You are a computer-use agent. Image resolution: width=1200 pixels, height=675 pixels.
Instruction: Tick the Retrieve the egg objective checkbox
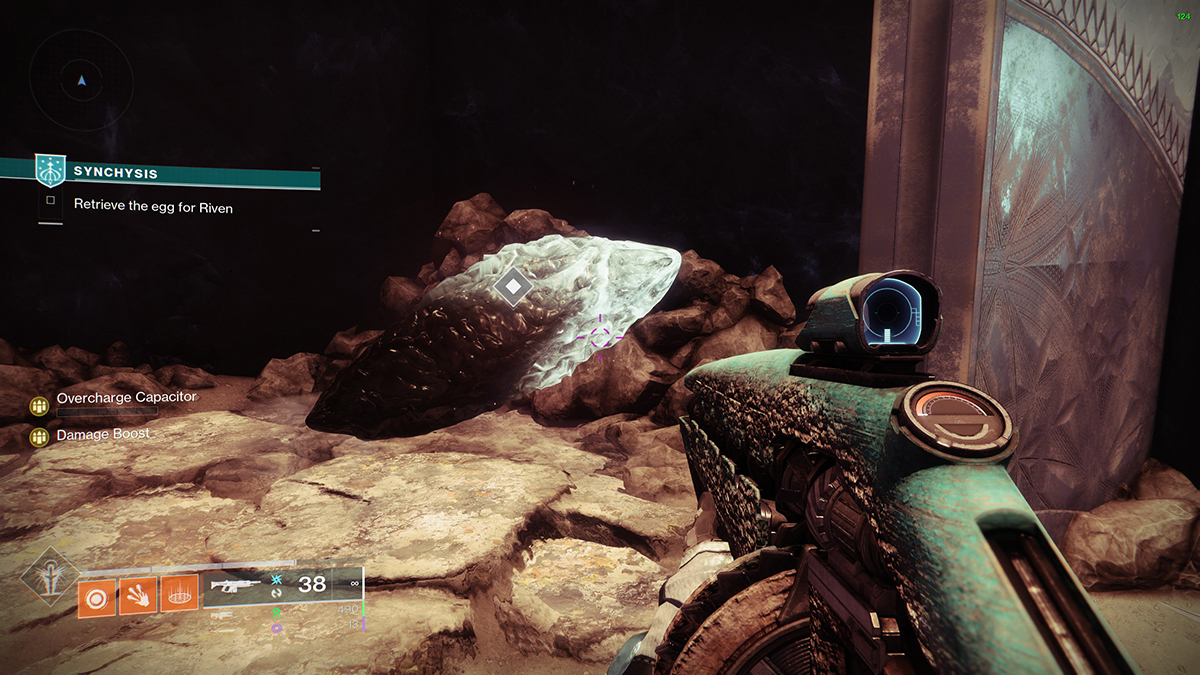click(50, 203)
